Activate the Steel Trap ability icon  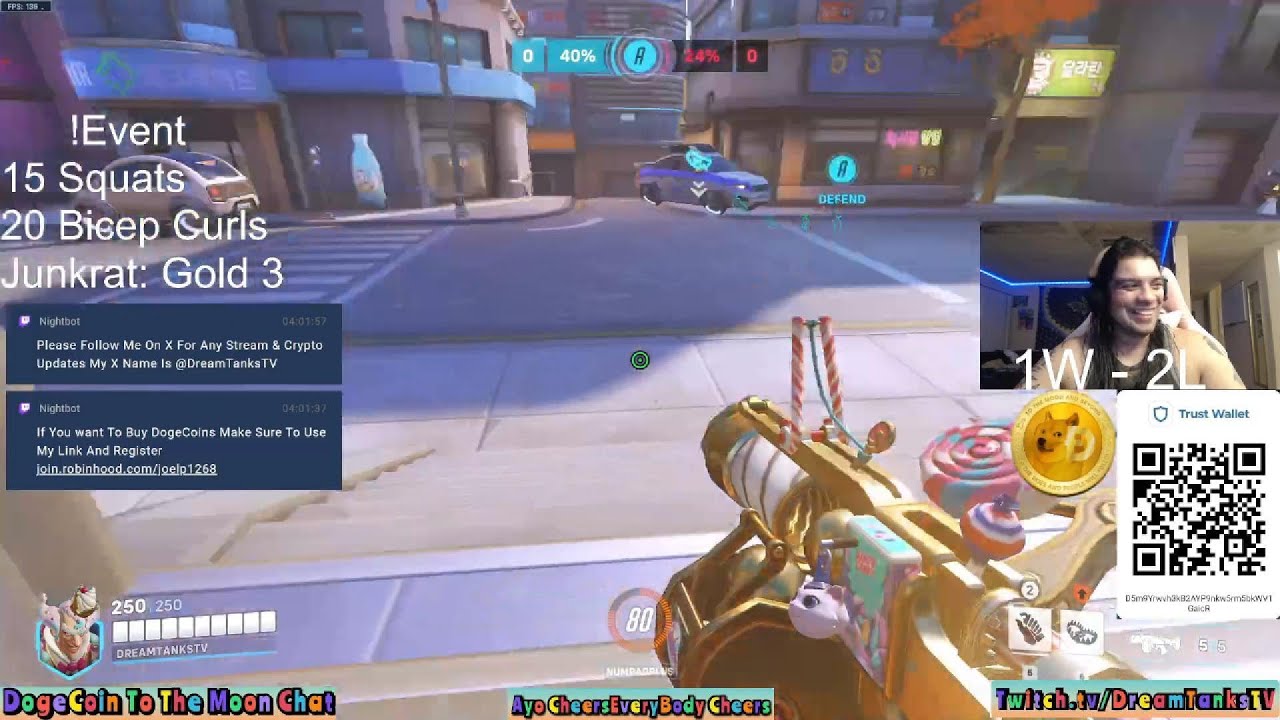pyautogui.click(x=1081, y=633)
